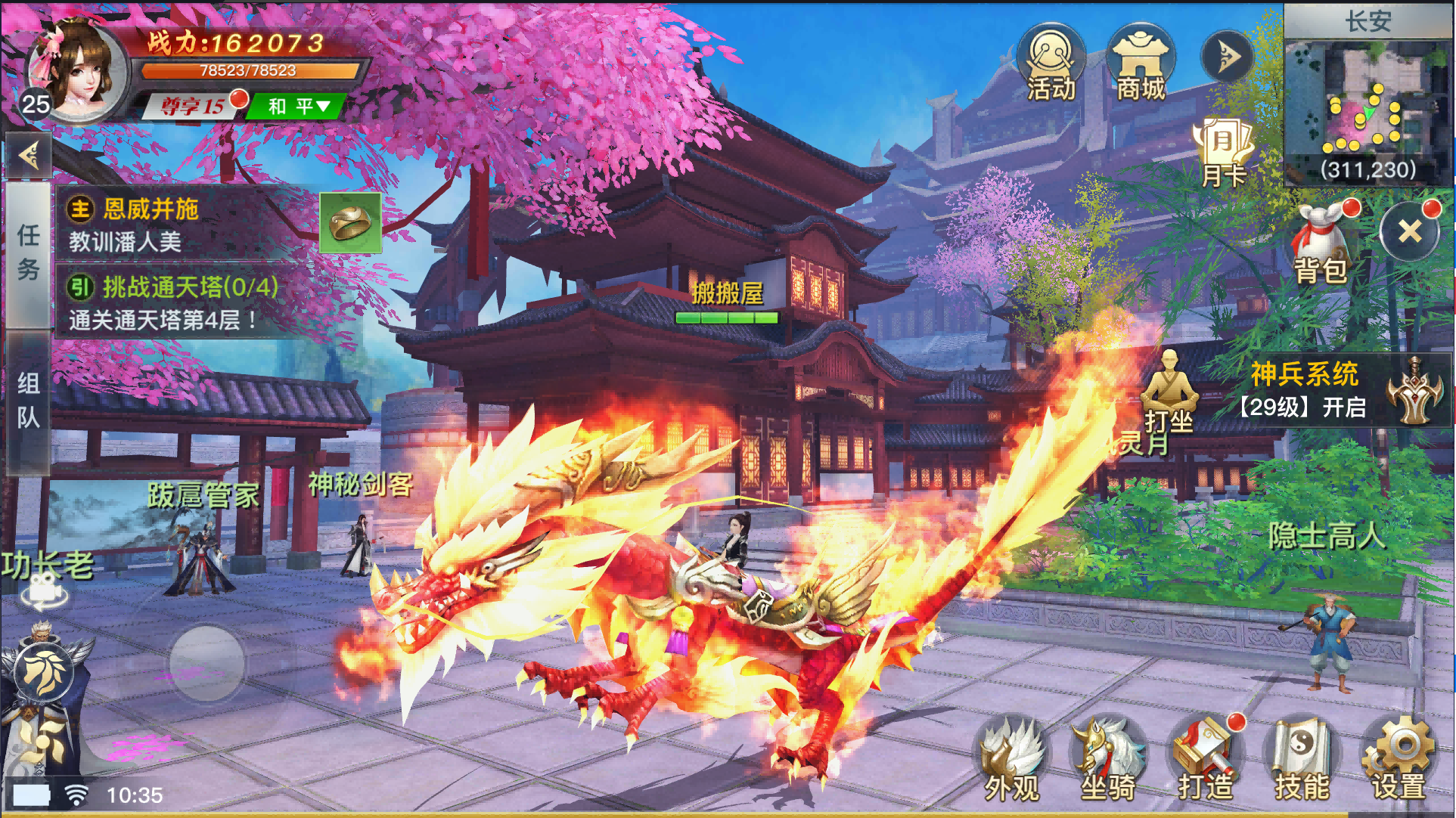
Task: Switch to the 组队 team tab
Action: (x=29, y=401)
